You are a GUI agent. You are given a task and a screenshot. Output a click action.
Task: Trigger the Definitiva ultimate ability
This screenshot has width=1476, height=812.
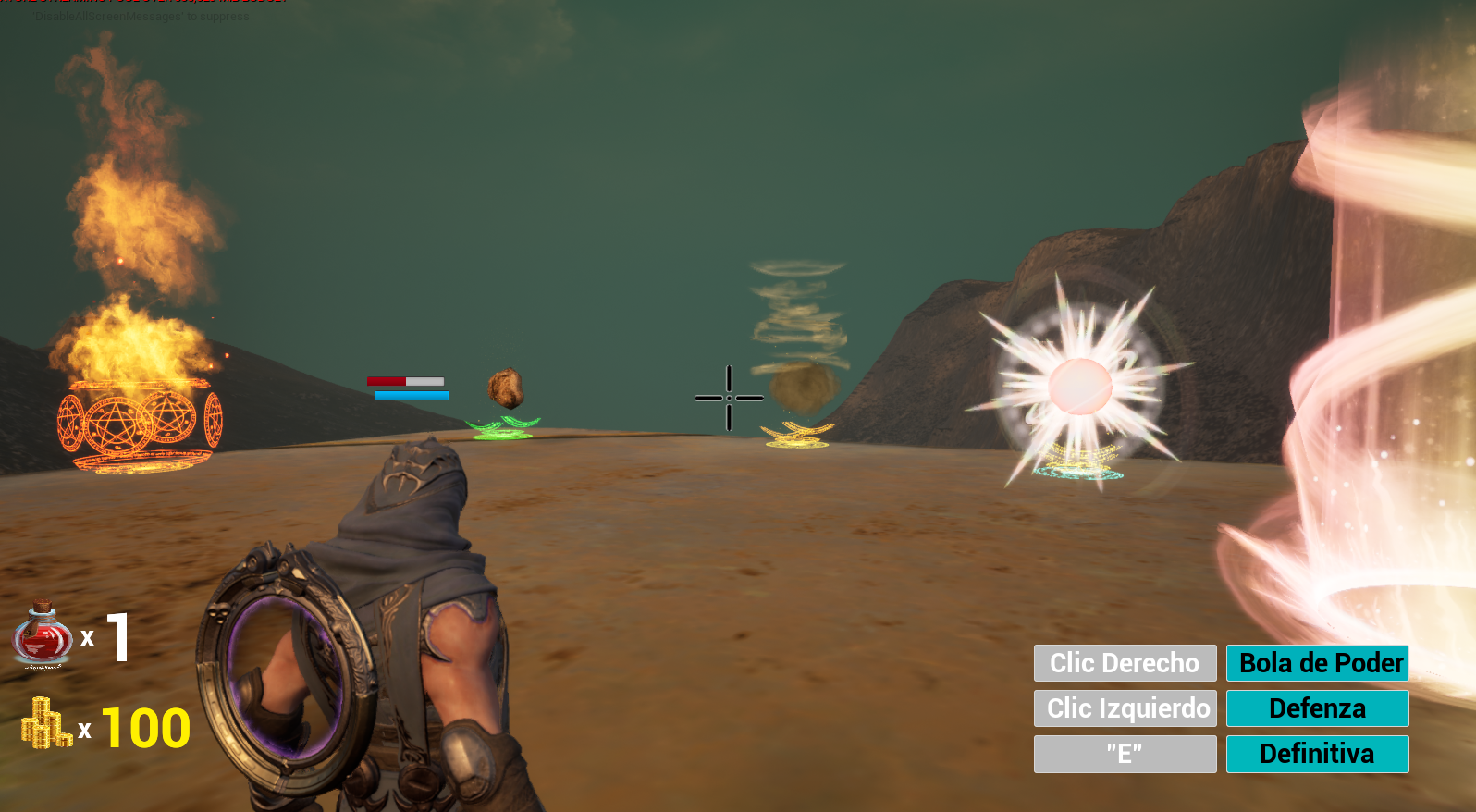tap(1317, 754)
